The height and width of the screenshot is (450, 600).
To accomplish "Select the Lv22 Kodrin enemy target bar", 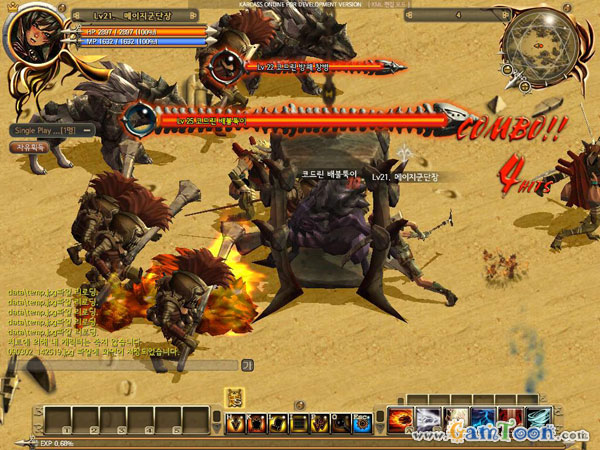I will 305,66.
